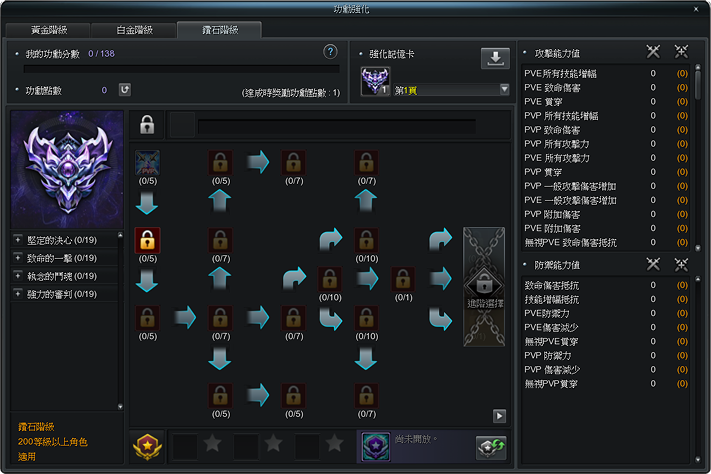This screenshot has height=474, width=711.
Task: Open the 第1頁 page dropdown
Action: pos(505,89)
